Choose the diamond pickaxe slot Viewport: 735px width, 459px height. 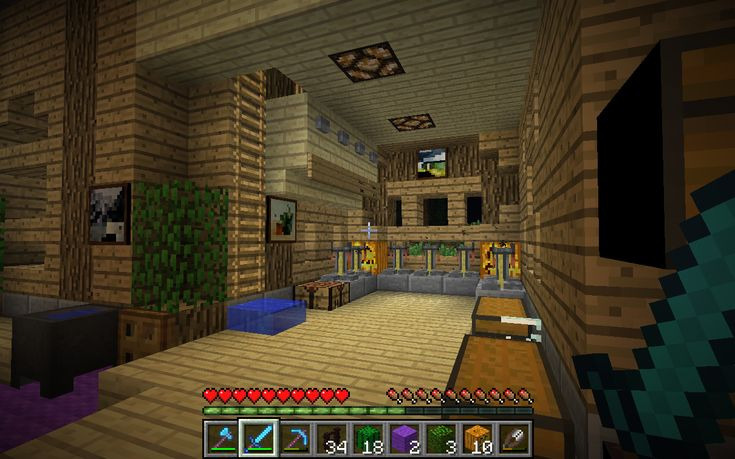(294, 437)
